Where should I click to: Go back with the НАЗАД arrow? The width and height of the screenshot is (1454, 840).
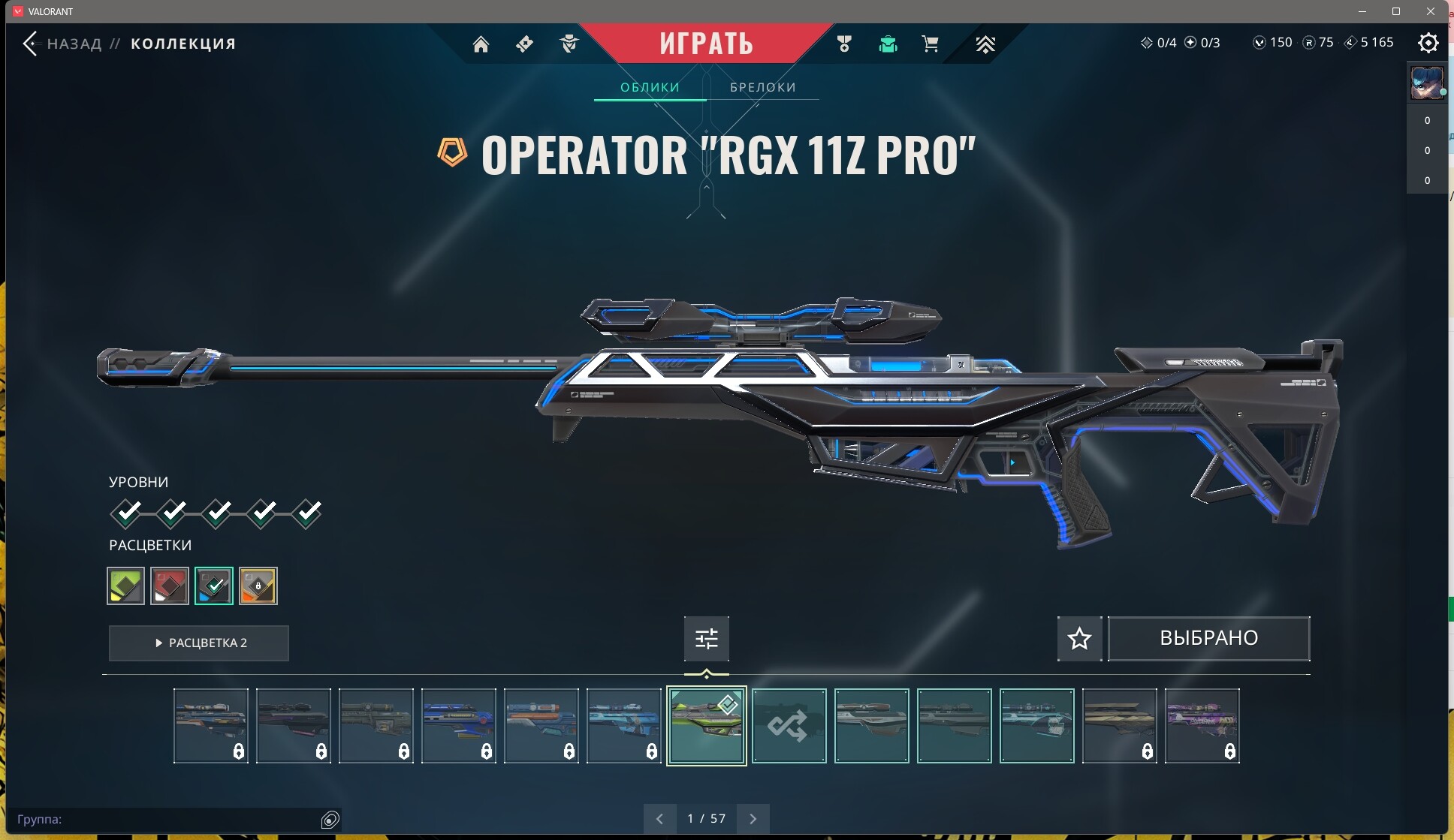click(31, 44)
